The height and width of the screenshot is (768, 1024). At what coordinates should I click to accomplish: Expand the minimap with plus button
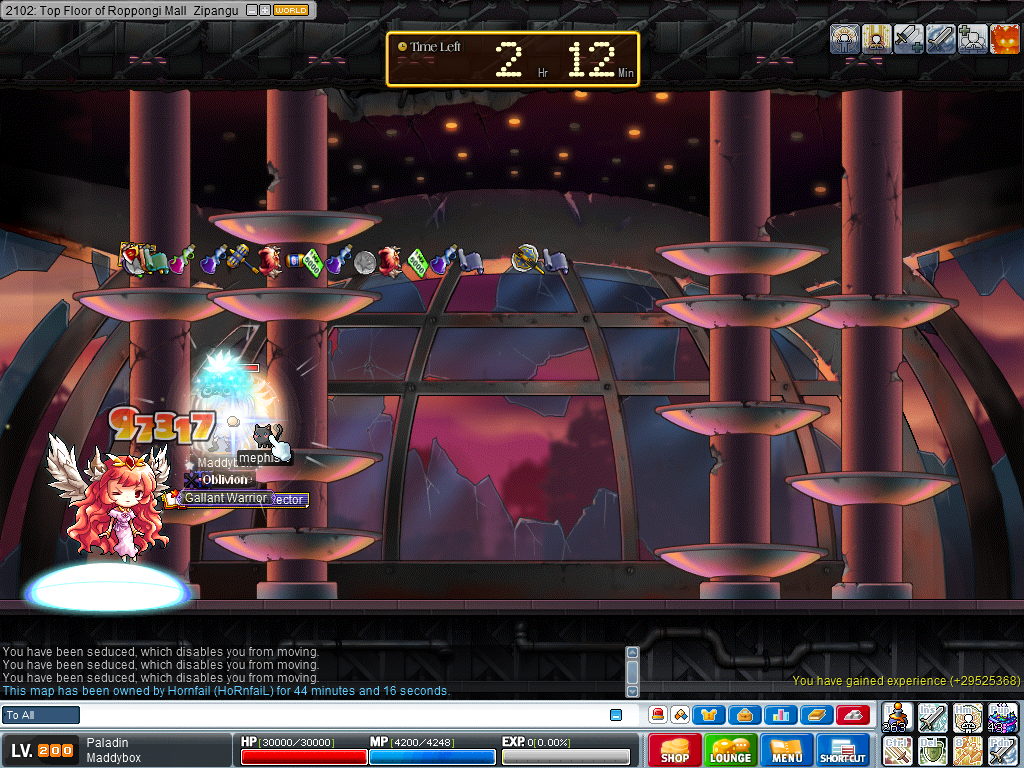click(x=265, y=10)
